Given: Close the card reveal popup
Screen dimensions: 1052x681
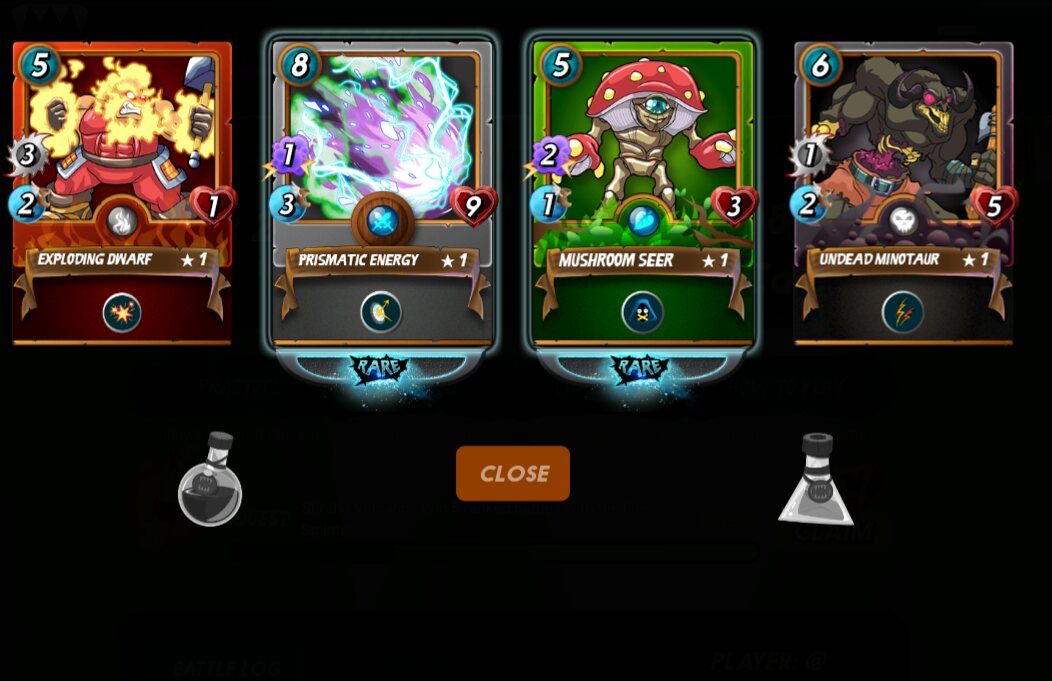Looking at the screenshot, I should tap(513, 473).
